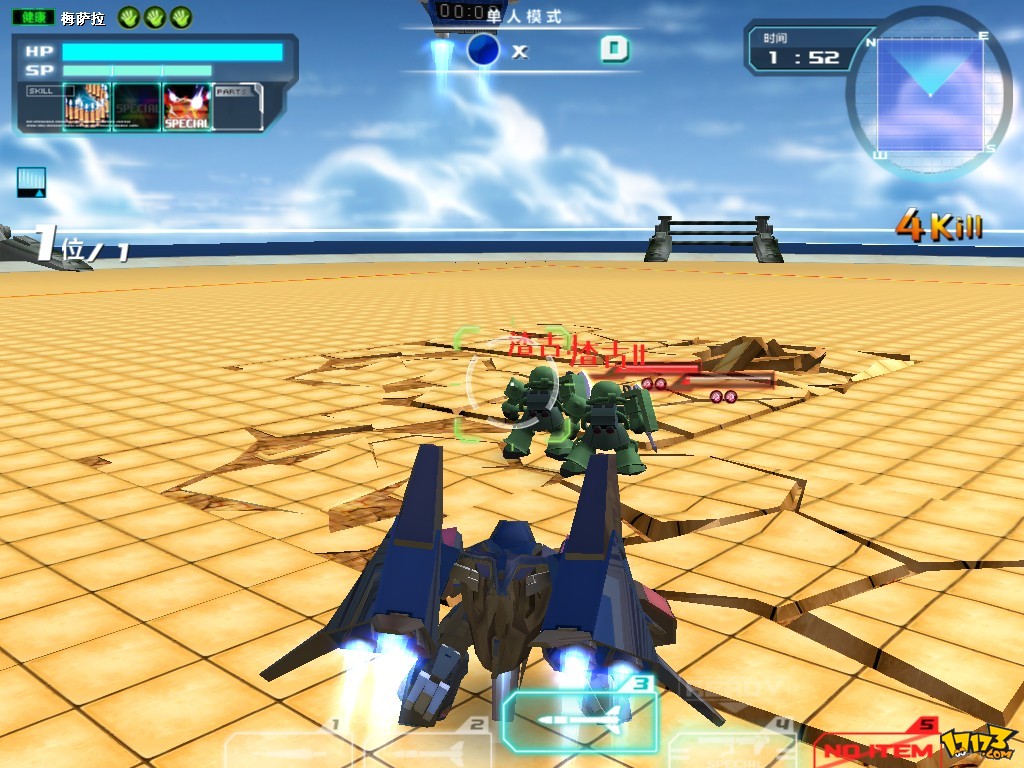Trigger the bright SPECIAL attack icon
Image resolution: width=1024 pixels, height=768 pixels.
point(187,107)
